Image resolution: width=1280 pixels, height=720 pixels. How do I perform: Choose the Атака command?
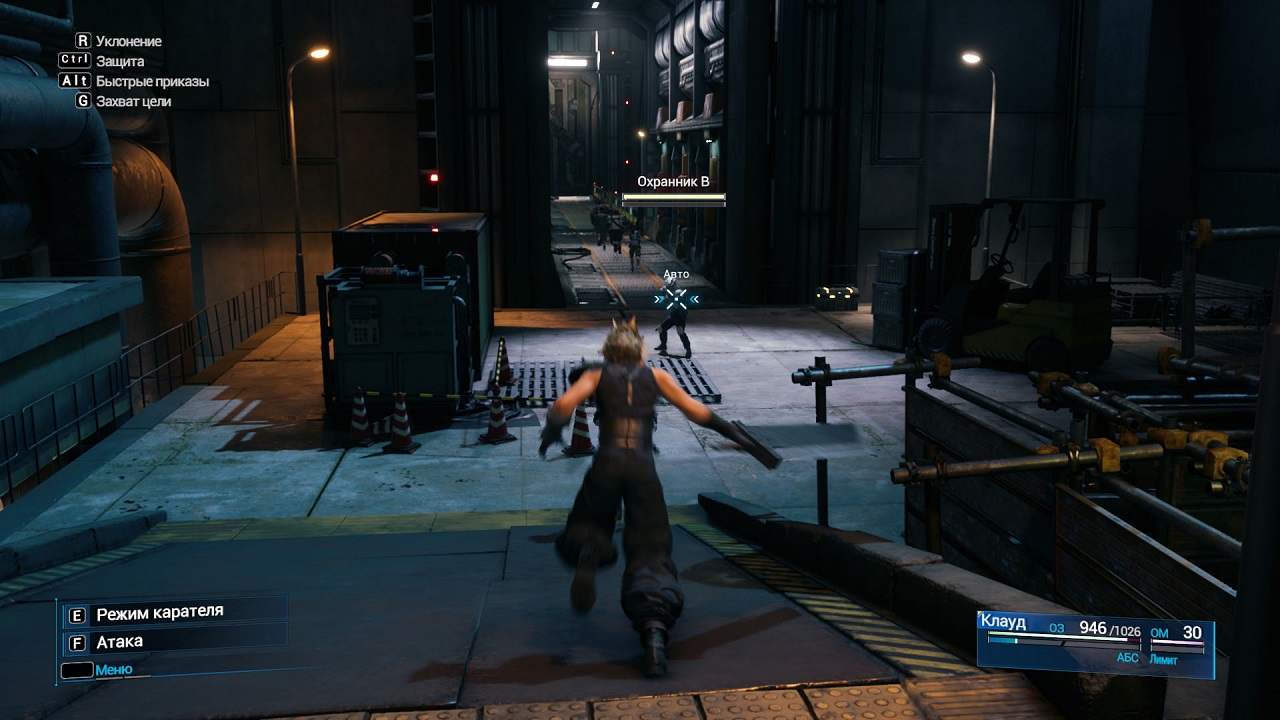pyautogui.click(x=118, y=642)
